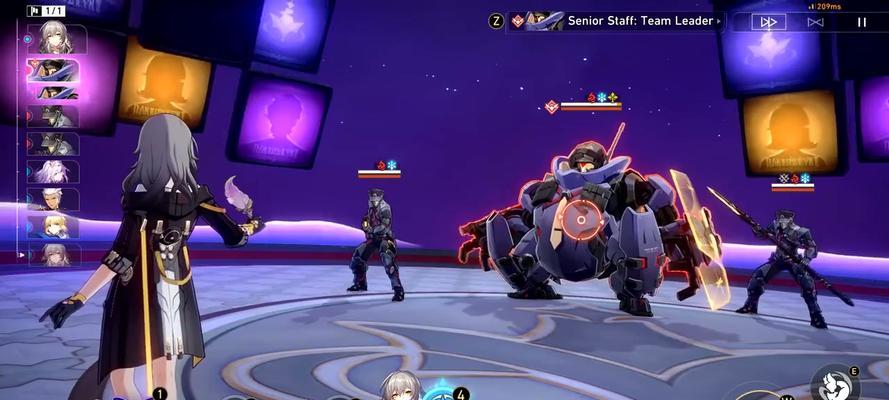Select the highlighted enemy portrait in turn order
The width and height of the screenshot is (889, 400).
(x=59, y=70)
